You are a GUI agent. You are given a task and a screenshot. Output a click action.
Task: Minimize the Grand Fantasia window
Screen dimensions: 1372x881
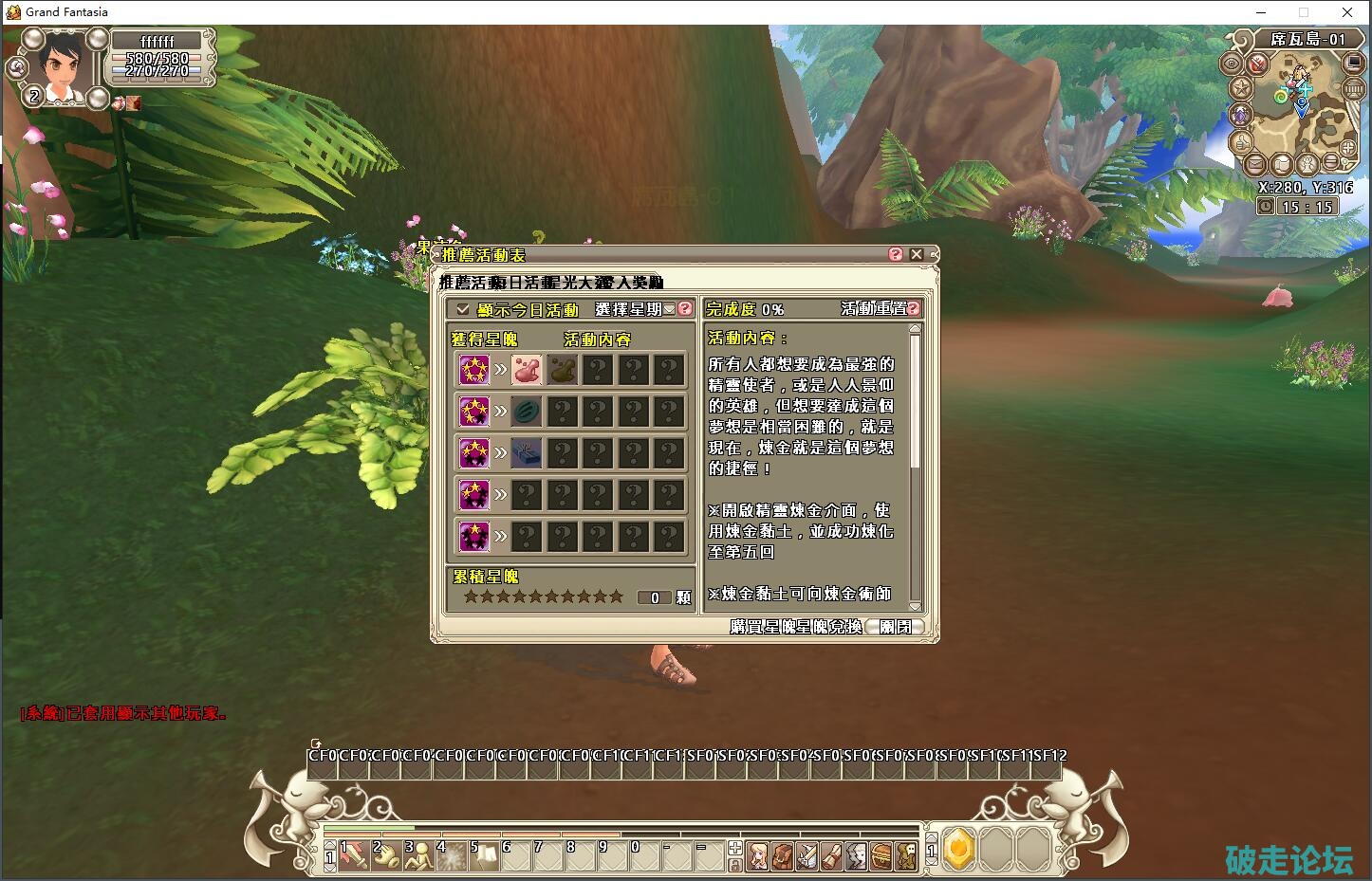pos(1261,12)
